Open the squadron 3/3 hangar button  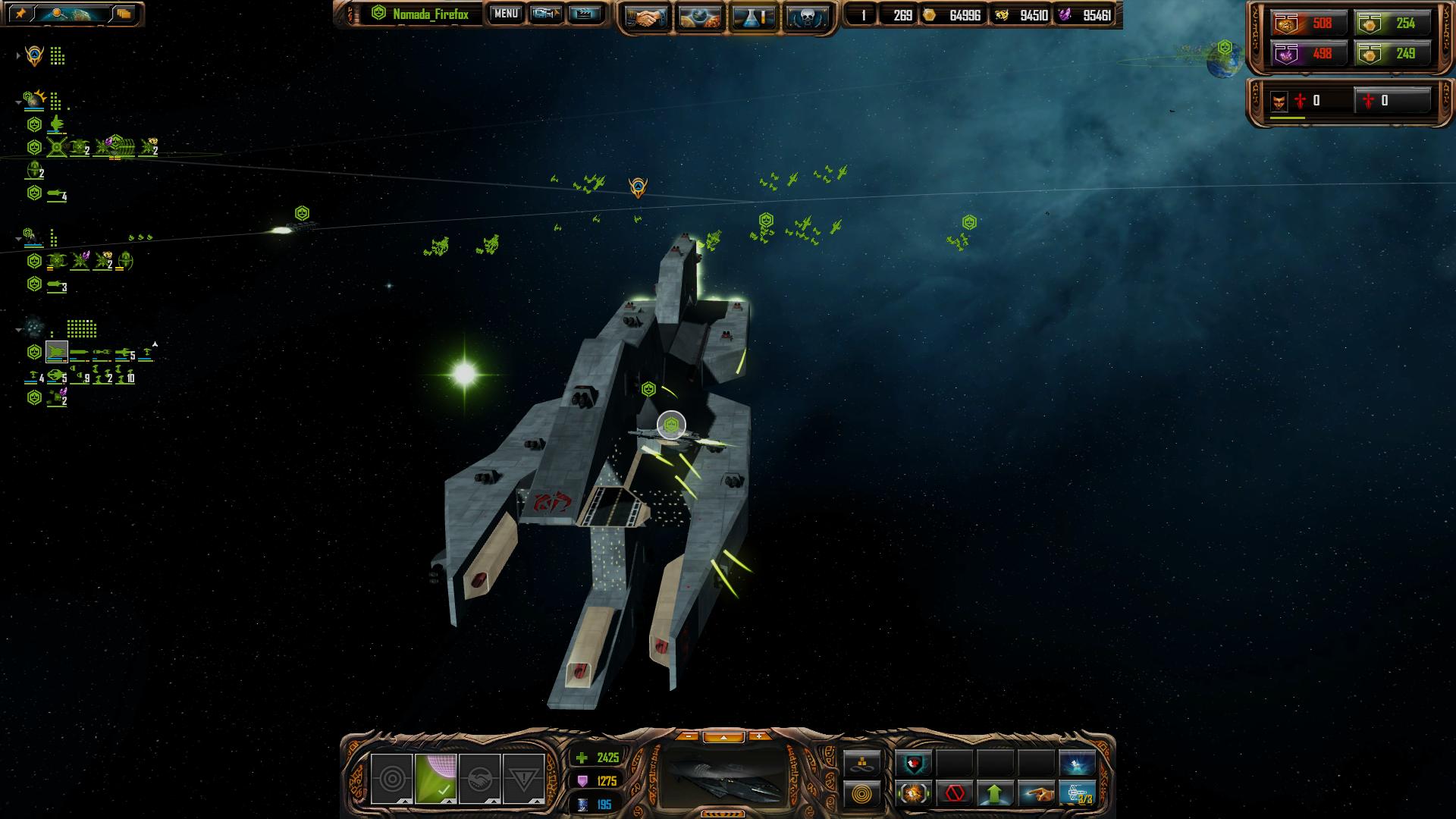click(x=1078, y=794)
